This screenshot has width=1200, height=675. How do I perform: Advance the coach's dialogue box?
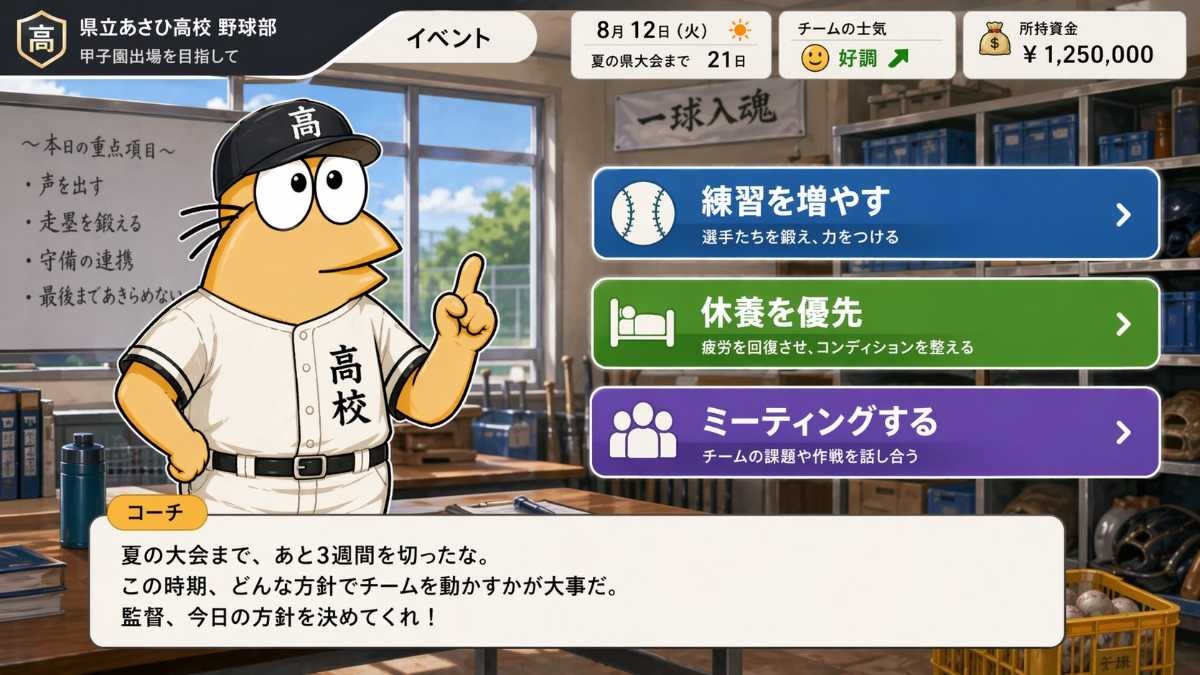[577, 582]
